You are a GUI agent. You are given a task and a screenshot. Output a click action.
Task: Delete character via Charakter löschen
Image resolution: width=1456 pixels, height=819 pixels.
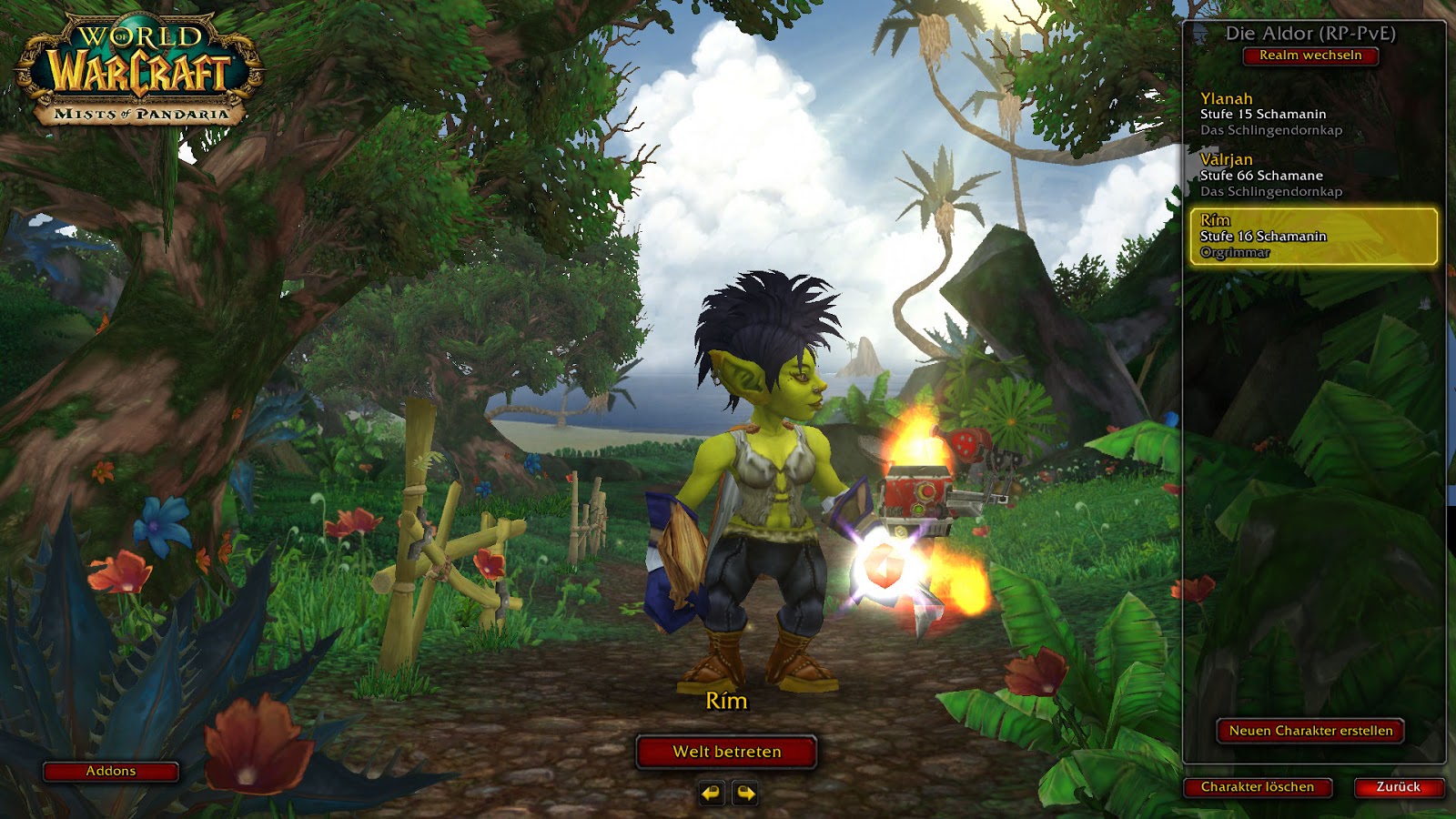point(1258,787)
